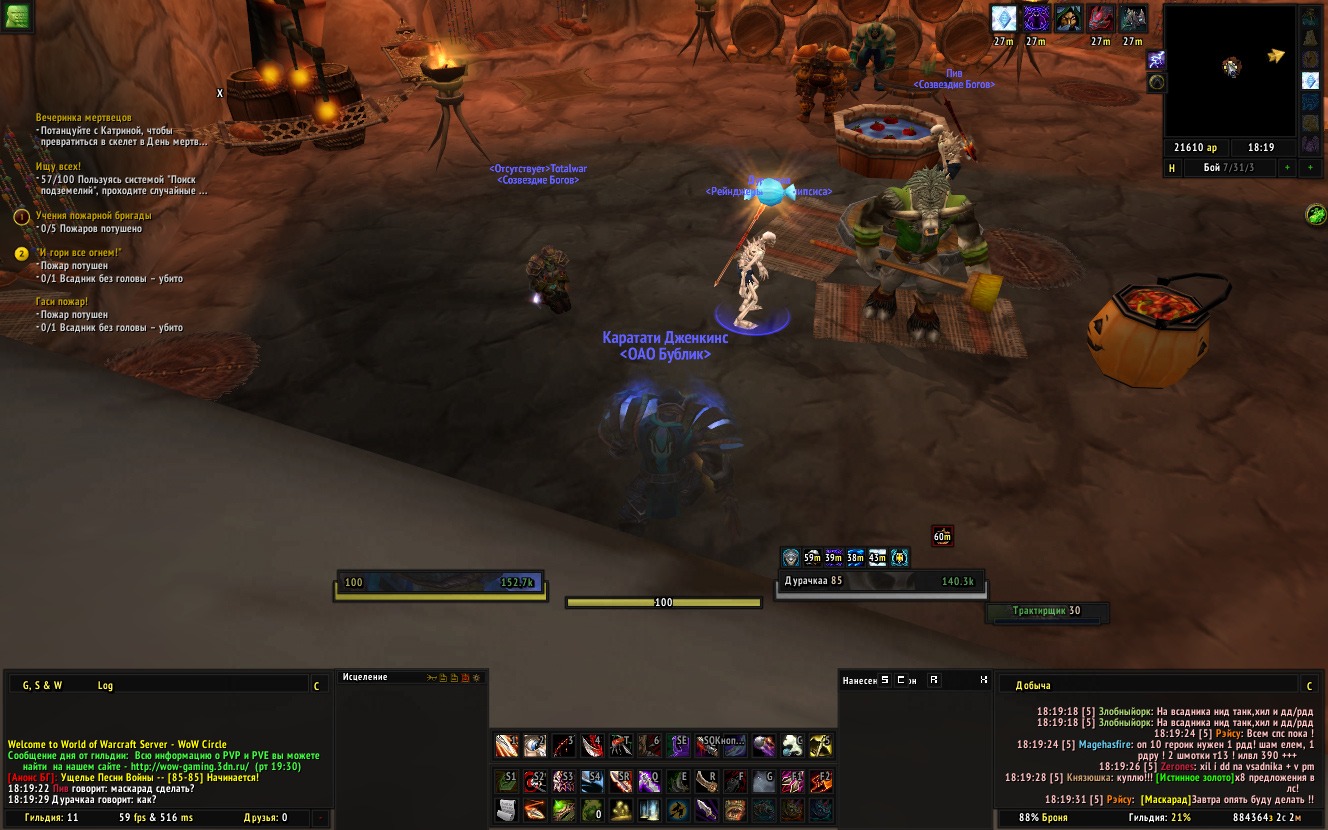This screenshot has height=830, width=1328.
Task: Trigger the ability bound to key Q
Action: point(649,780)
